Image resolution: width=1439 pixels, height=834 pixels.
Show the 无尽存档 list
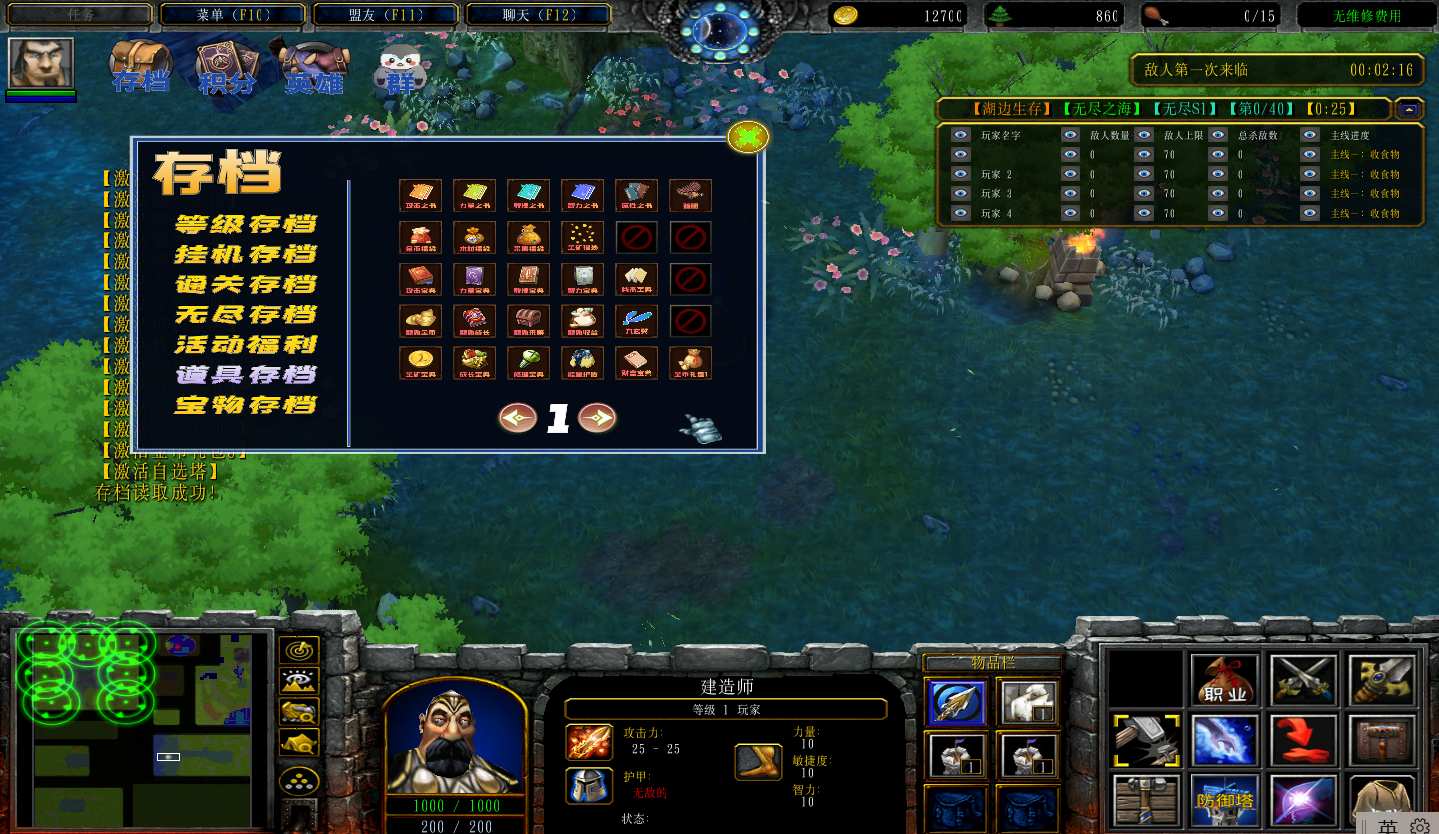pyautogui.click(x=246, y=314)
